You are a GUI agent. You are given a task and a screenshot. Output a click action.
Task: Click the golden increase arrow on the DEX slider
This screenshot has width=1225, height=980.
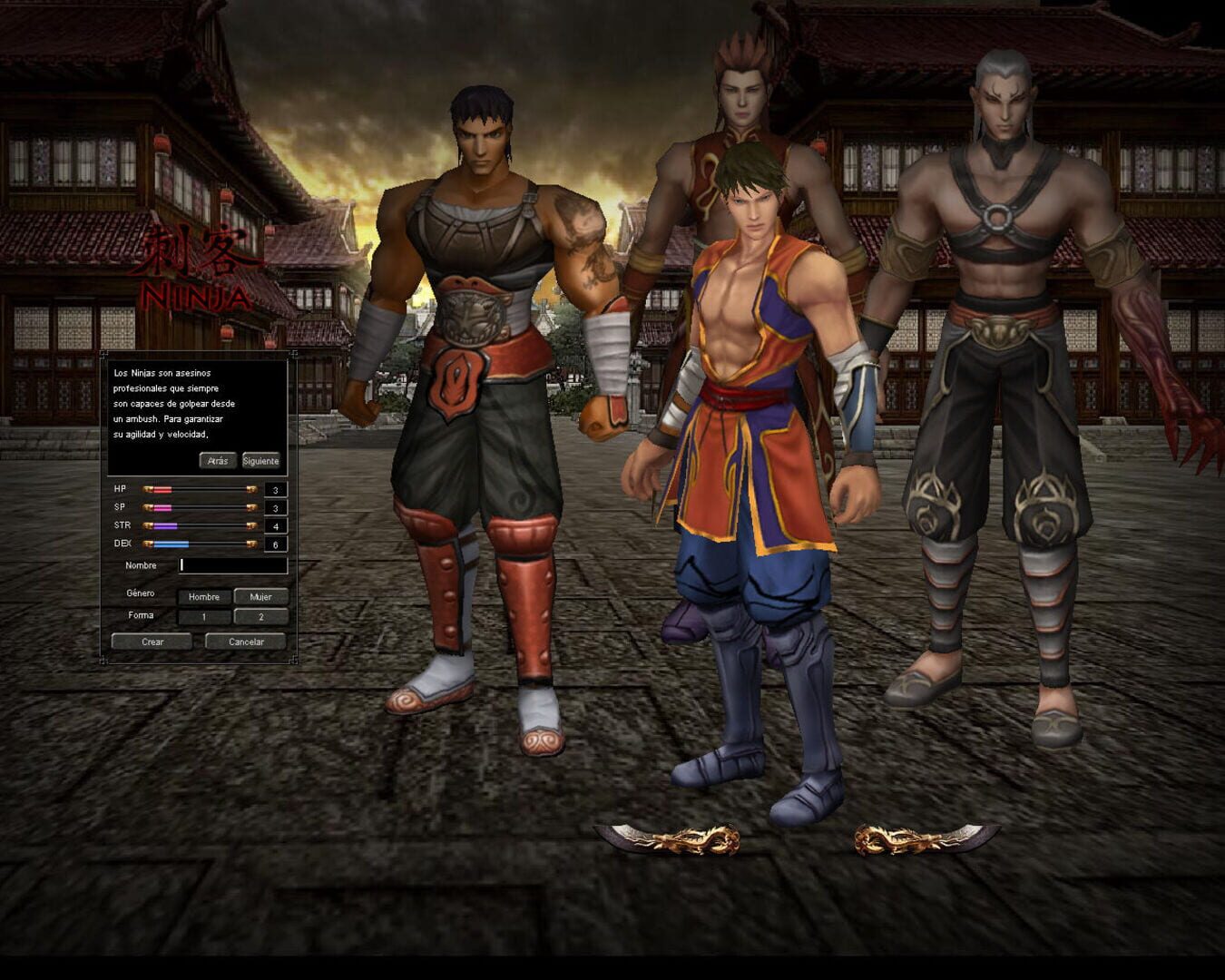[251, 544]
